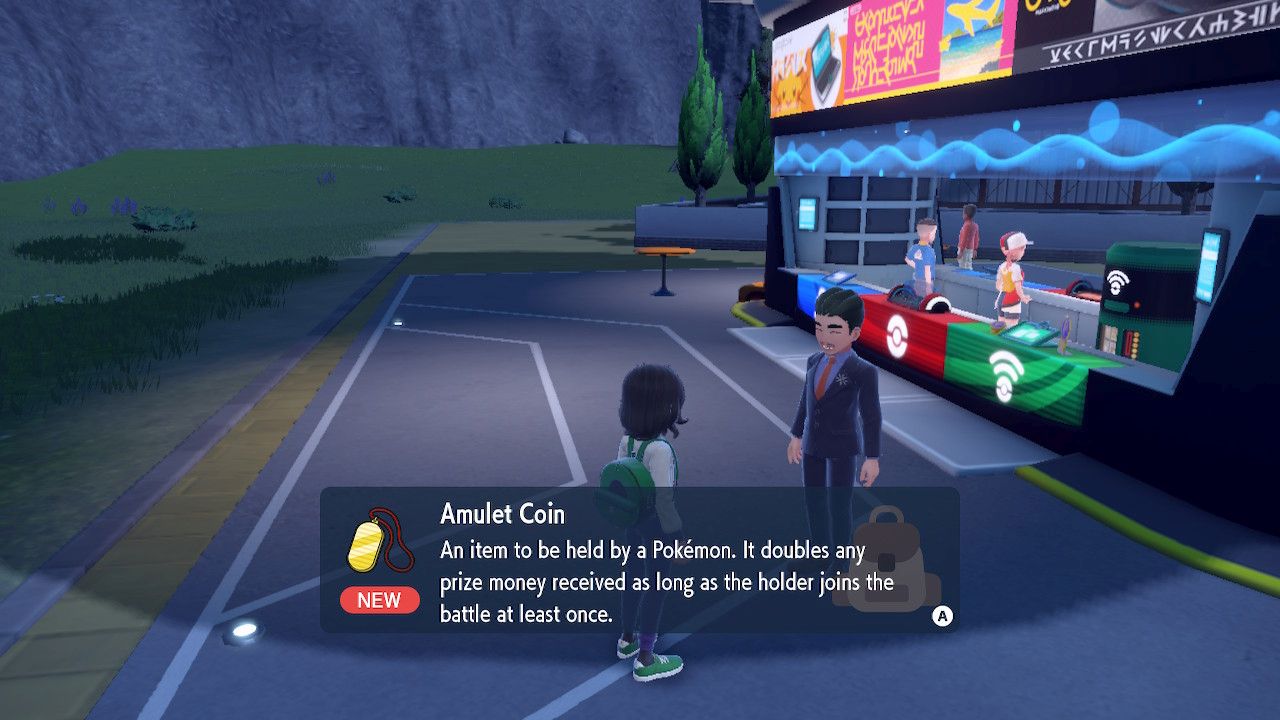Image resolution: width=1280 pixels, height=720 pixels.
Task: Click the orange round table by the shop
Action: [666, 250]
